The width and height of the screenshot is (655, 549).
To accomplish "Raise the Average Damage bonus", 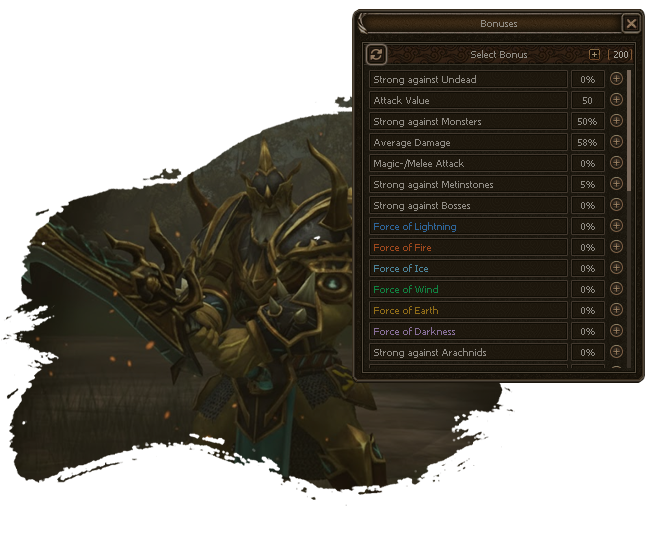I will pos(616,142).
